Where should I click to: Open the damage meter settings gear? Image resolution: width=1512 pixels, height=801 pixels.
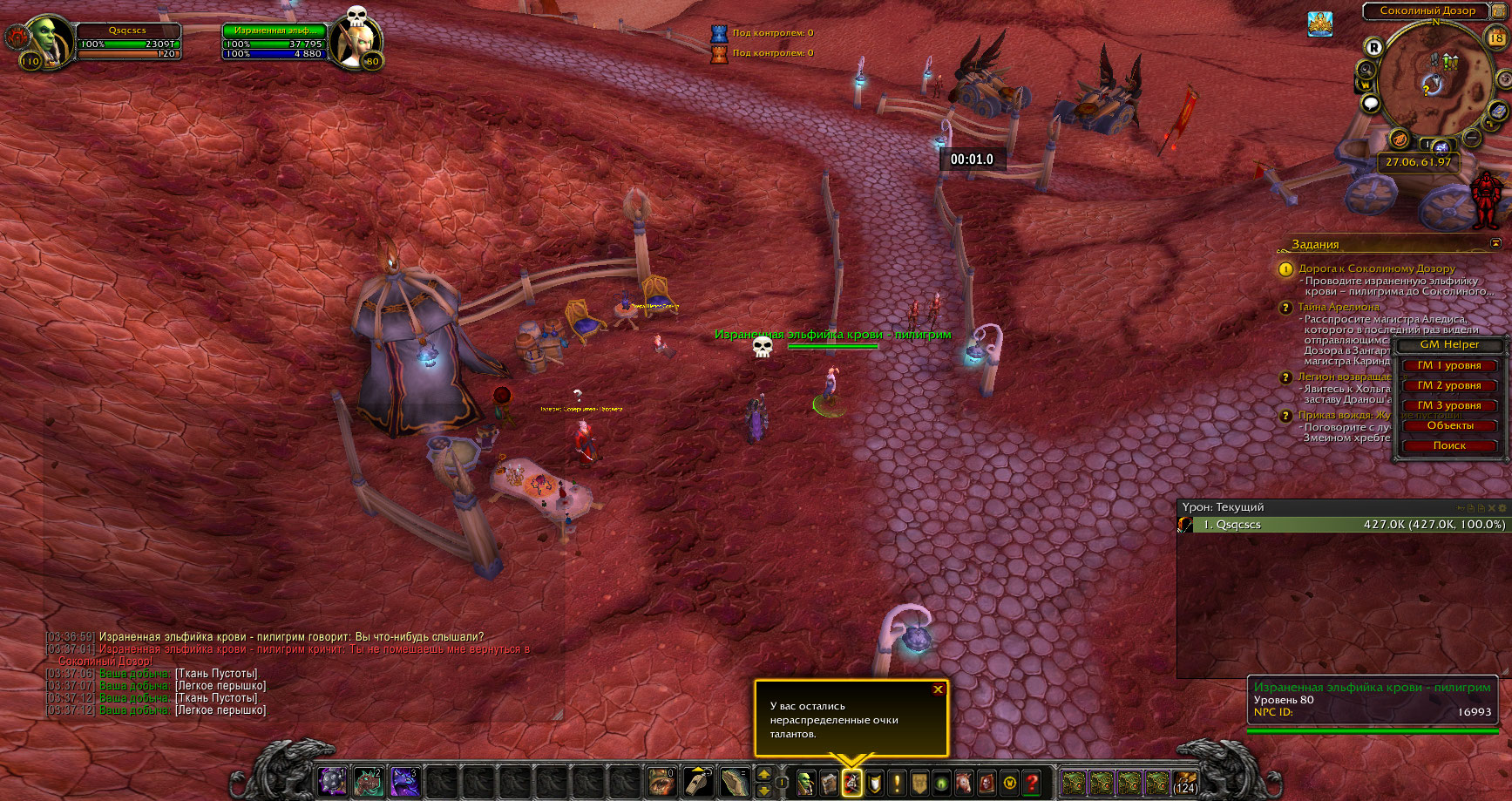1502,507
